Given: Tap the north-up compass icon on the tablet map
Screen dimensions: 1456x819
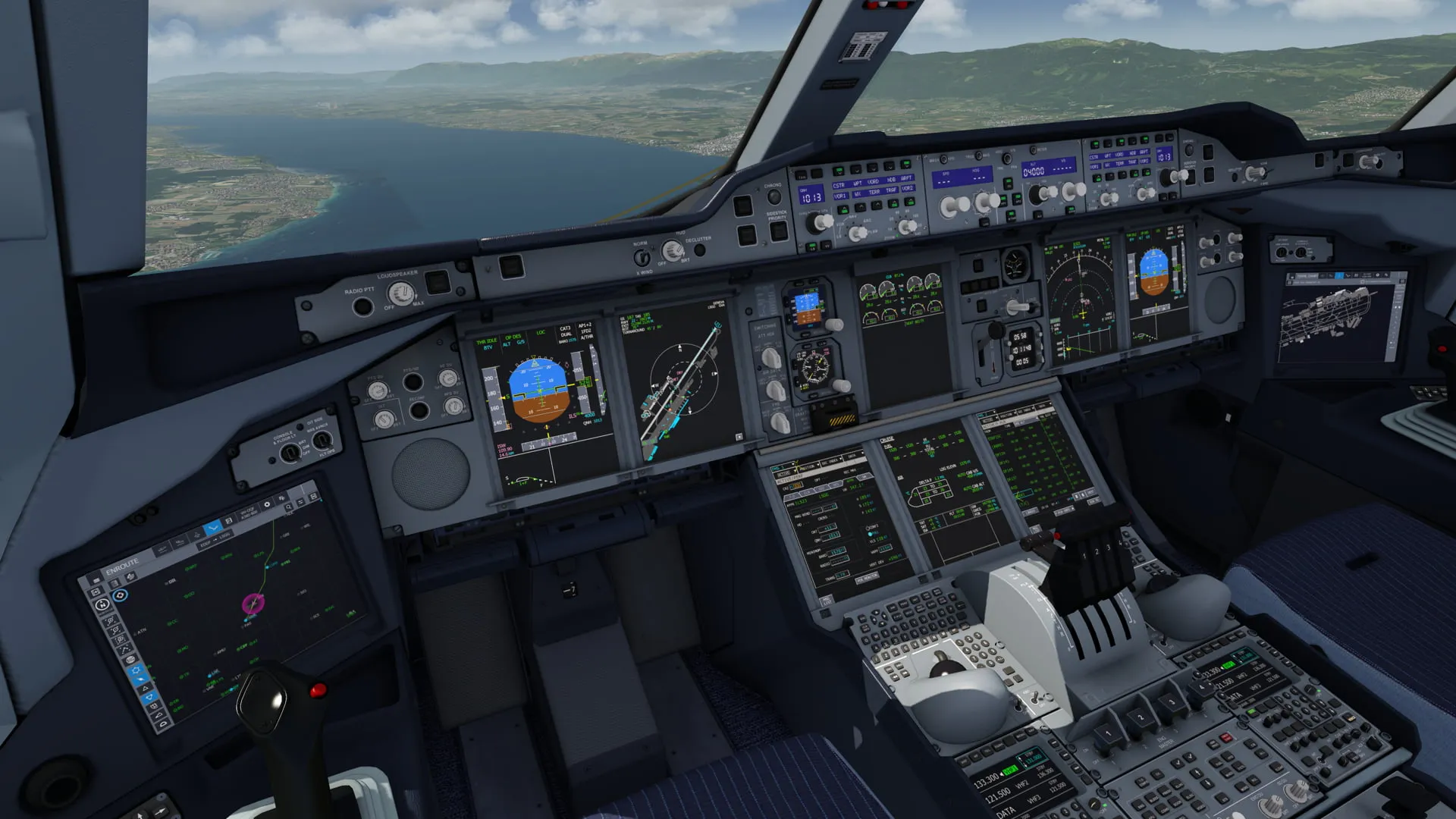Looking at the screenshot, I should pos(102,604).
